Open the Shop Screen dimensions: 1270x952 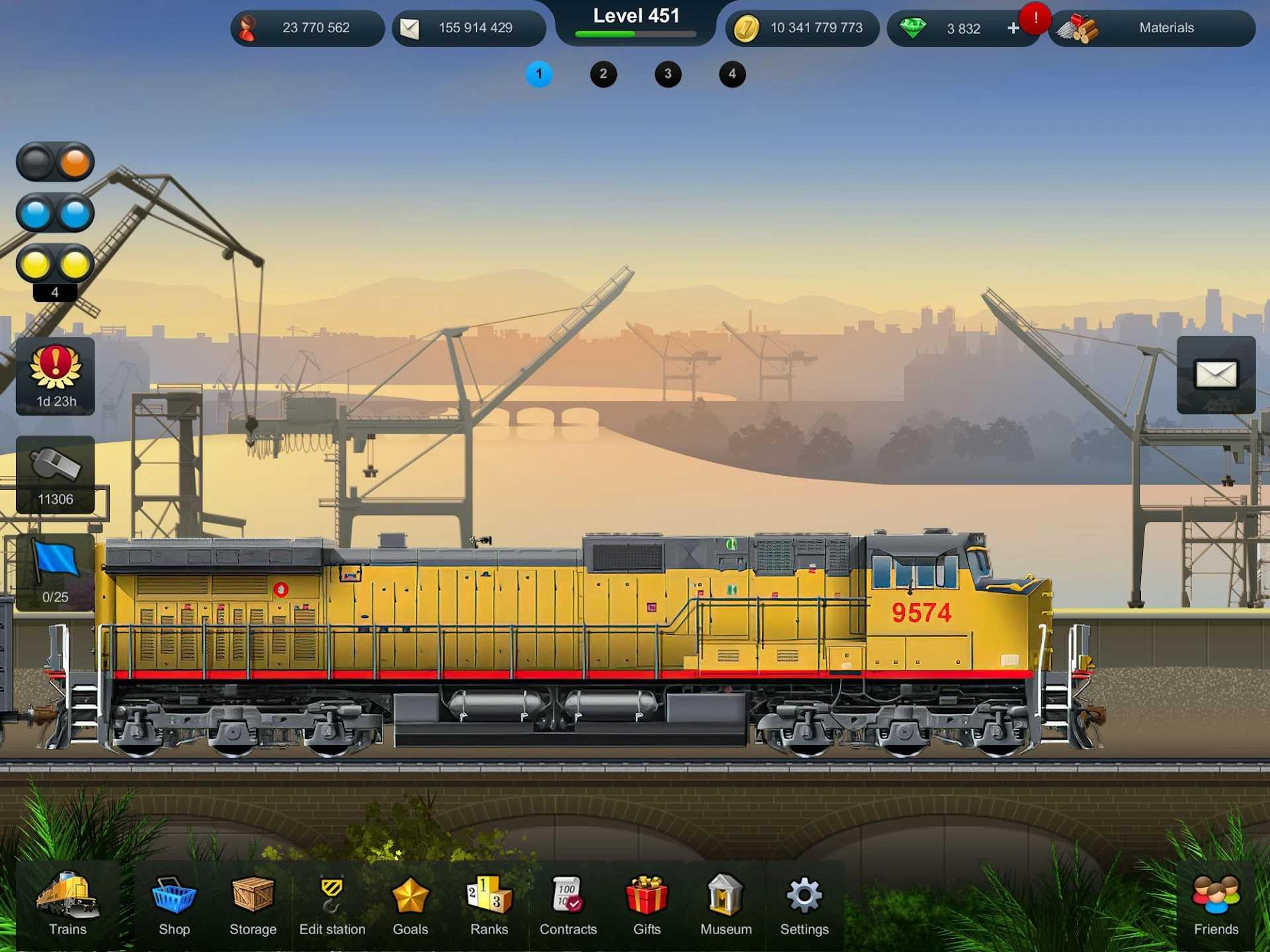pyautogui.click(x=173, y=906)
